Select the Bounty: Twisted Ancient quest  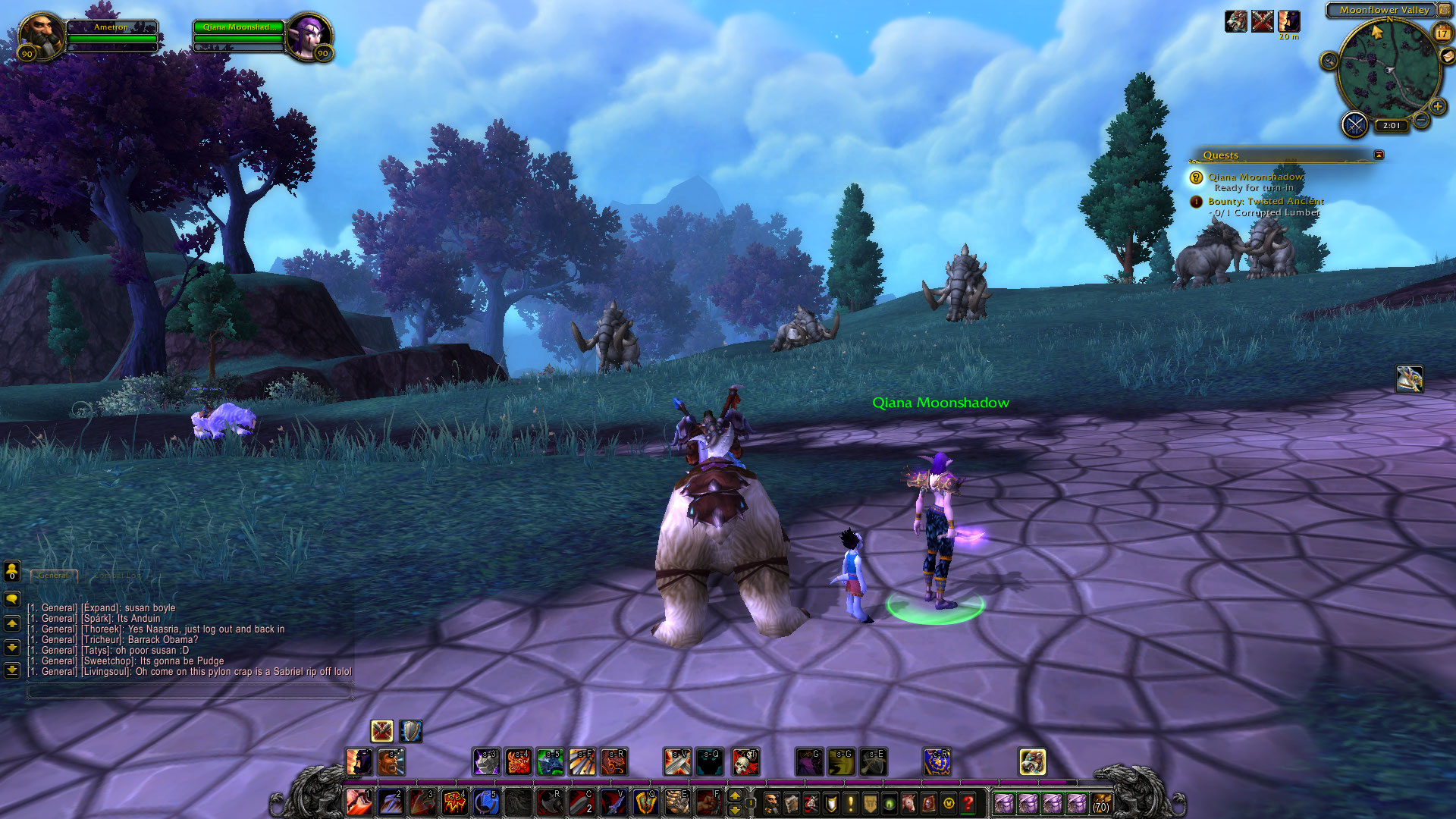(x=1265, y=201)
